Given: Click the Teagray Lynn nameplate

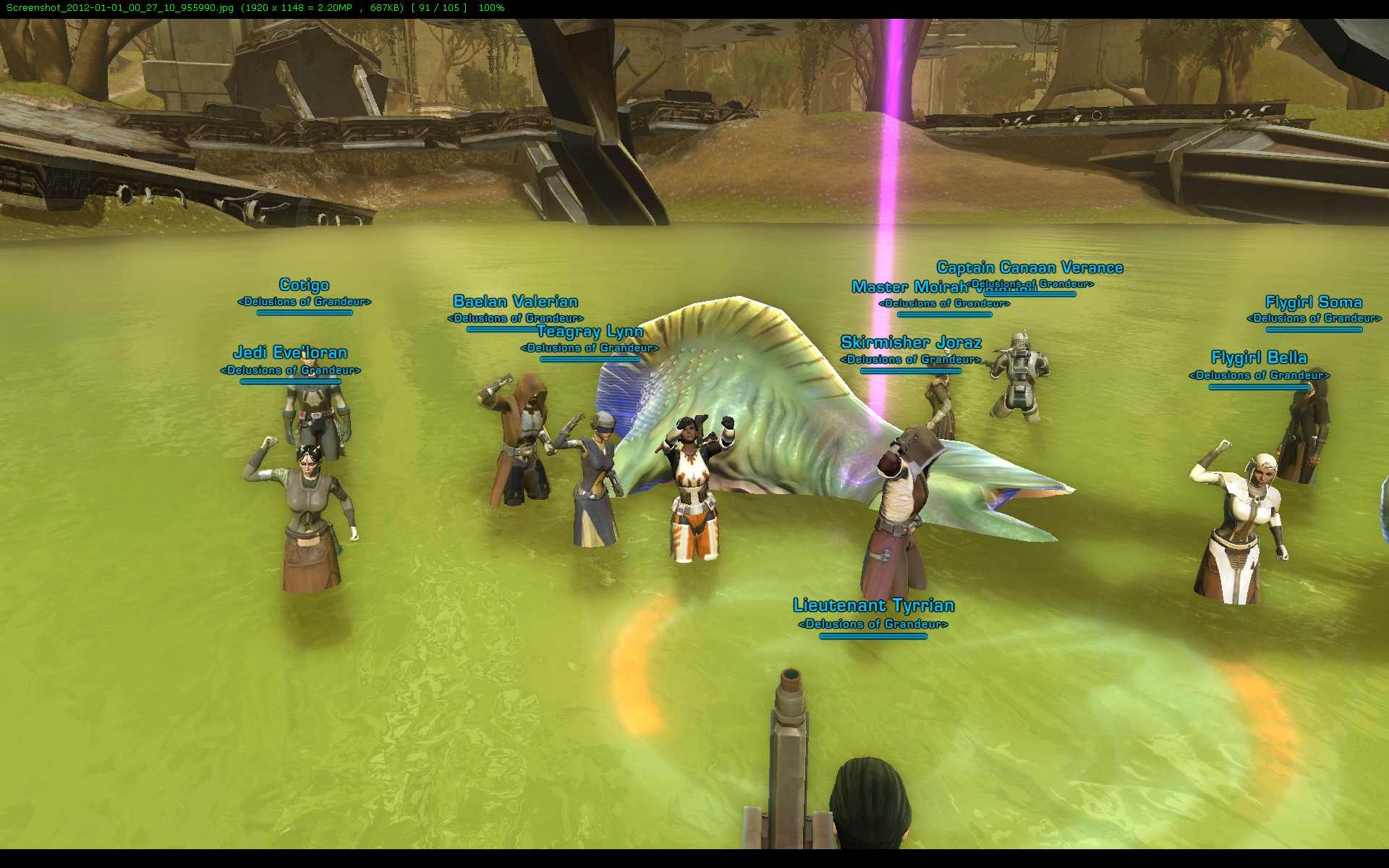Looking at the screenshot, I should tap(590, 332).
